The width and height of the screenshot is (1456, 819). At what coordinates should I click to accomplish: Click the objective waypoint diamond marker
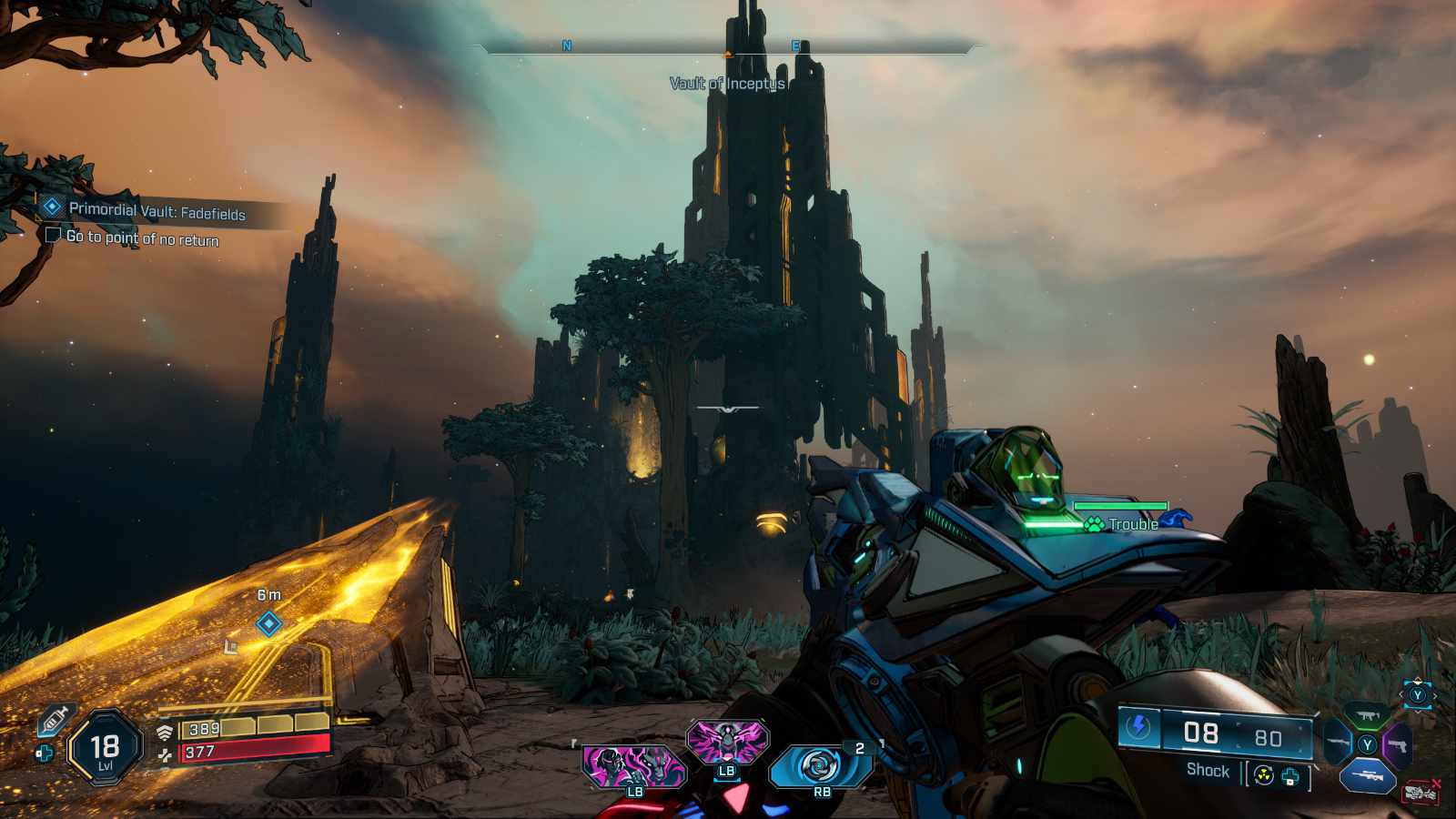click(x=268, y=623)
